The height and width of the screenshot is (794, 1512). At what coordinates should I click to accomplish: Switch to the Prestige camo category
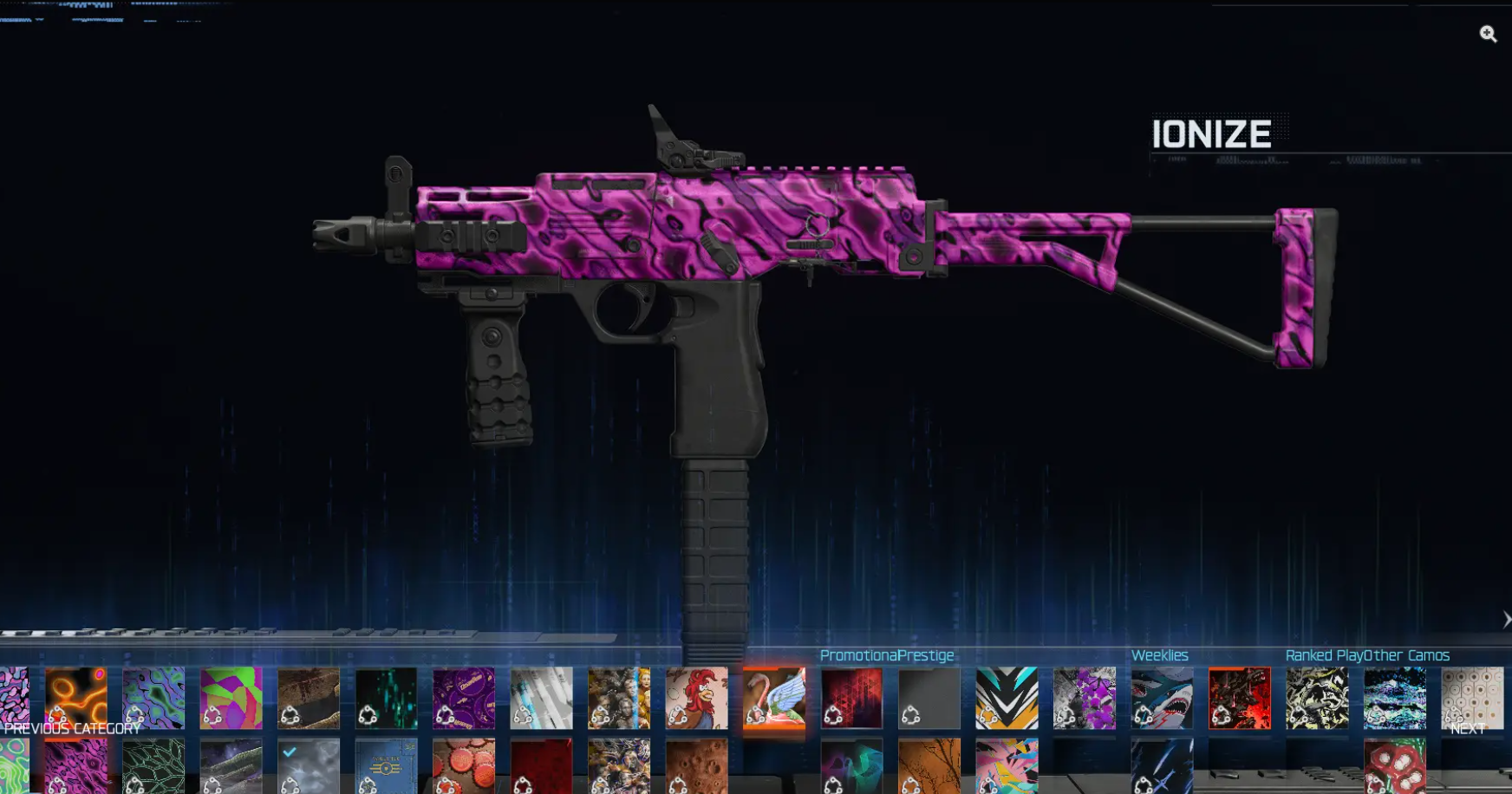click(x=926, y=655)
